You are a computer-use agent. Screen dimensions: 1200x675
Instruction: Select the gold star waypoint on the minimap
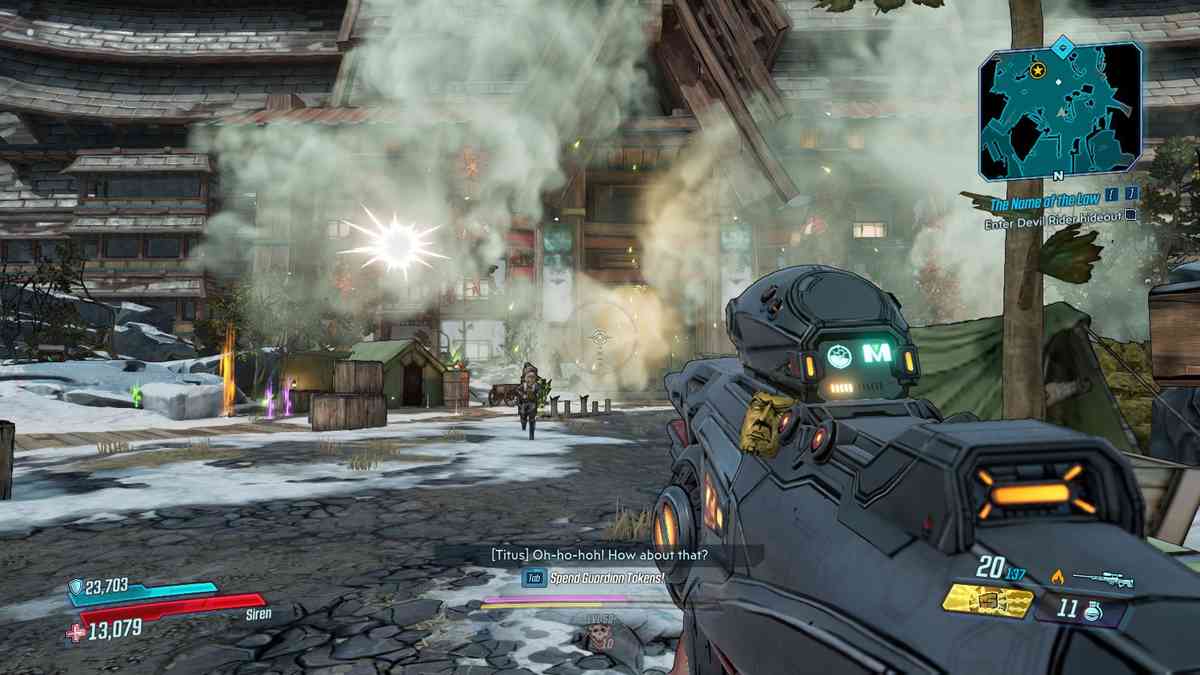click(1038, 70)
